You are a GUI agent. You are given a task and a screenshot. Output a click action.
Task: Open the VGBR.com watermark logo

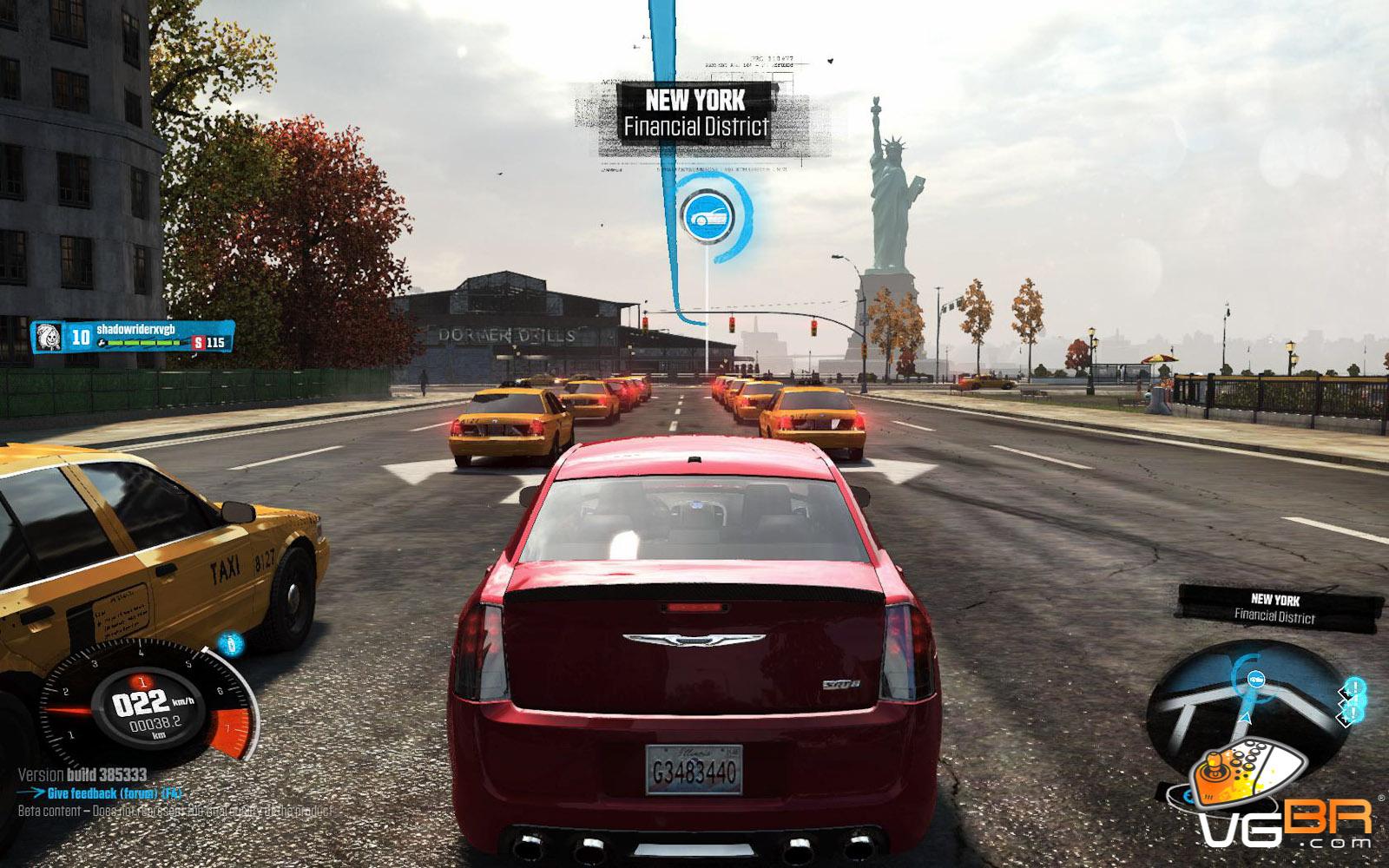tap(1276, 799)
